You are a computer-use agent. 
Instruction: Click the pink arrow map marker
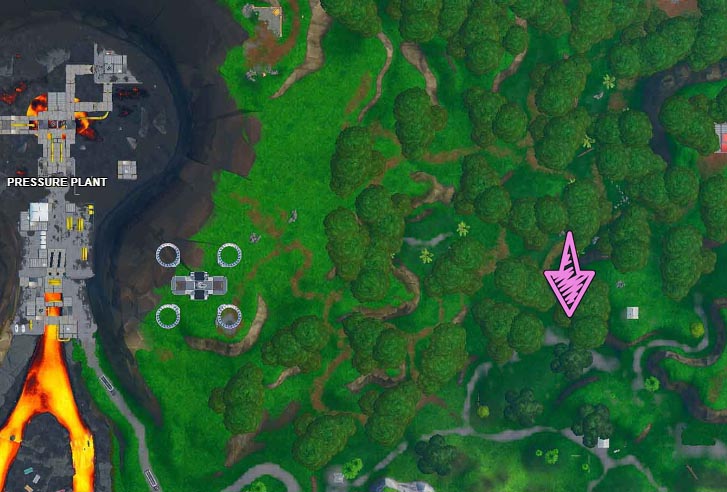[x=568, y=275]
